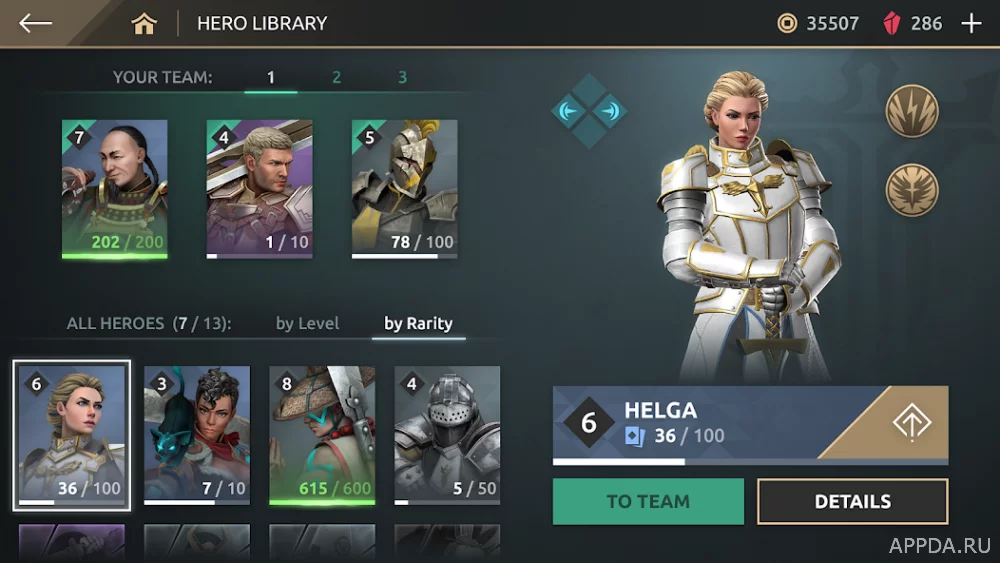Image resolution: width=1000 pixels, height=563 pixels.
Task: Rotate hero view with the diamond arrows
Action: click(589, 111)
